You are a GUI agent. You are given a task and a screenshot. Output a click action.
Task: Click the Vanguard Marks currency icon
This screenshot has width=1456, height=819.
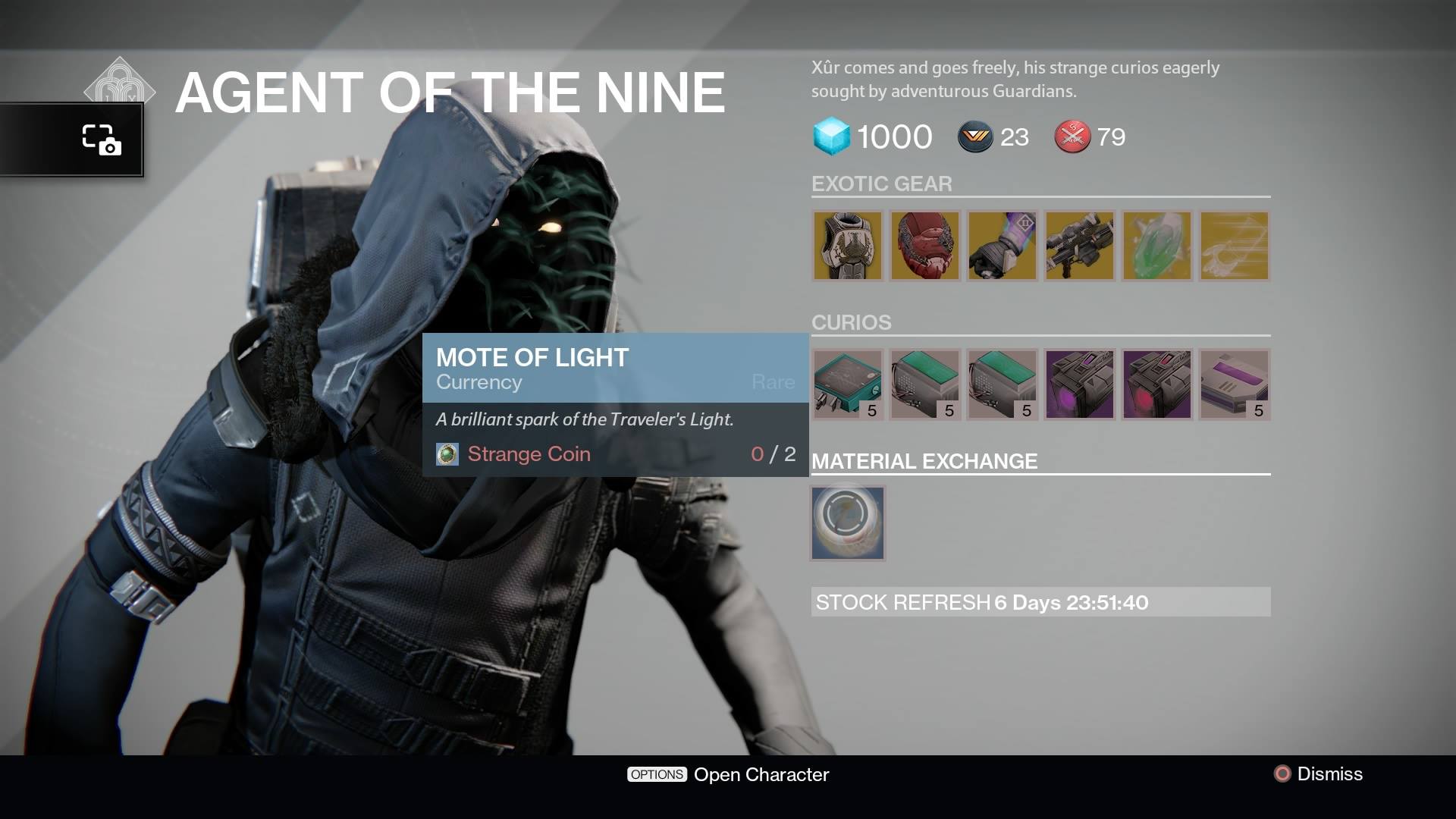[974, 137]
